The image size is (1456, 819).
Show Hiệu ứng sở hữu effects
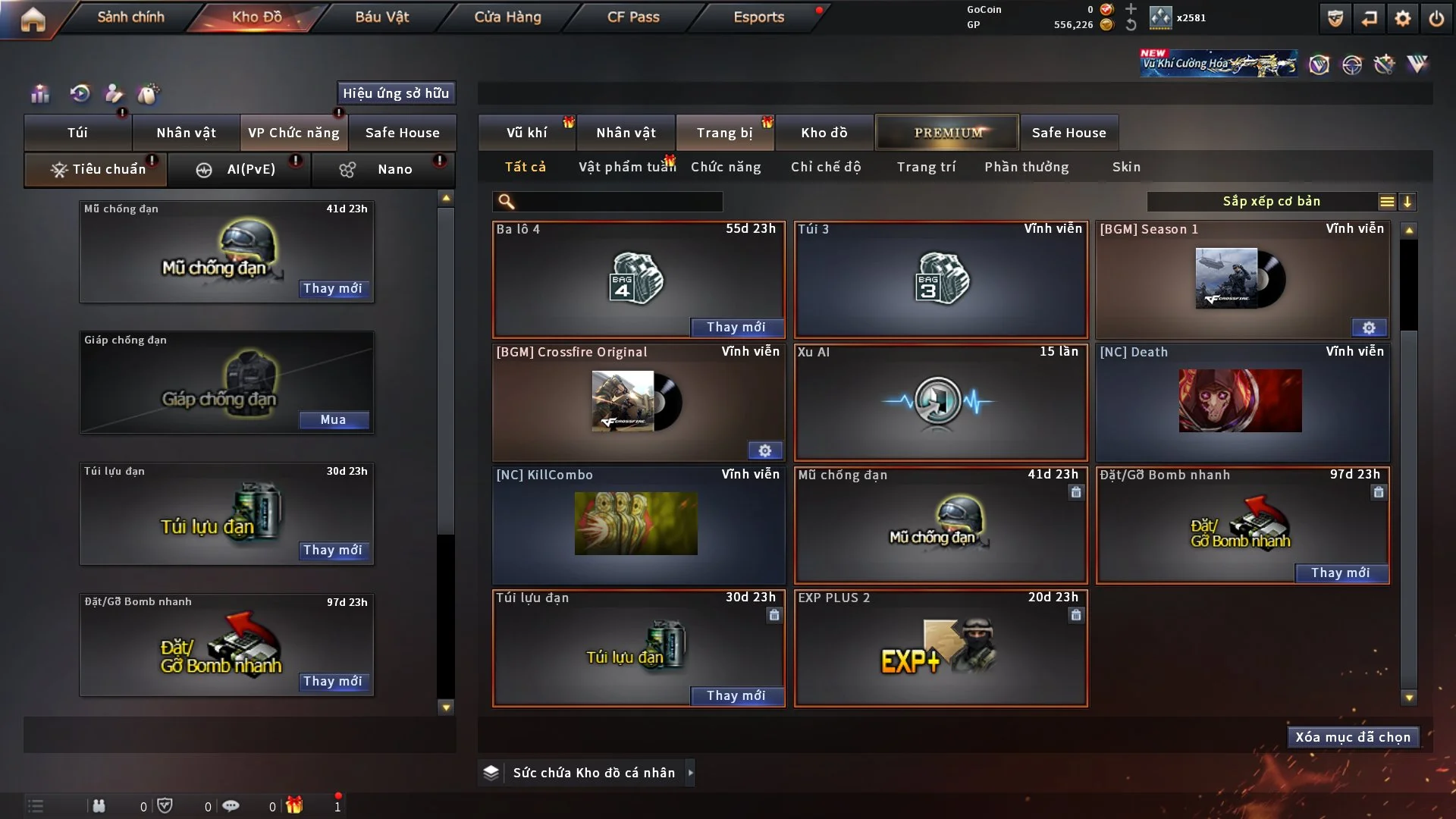(x=396, y=93)
